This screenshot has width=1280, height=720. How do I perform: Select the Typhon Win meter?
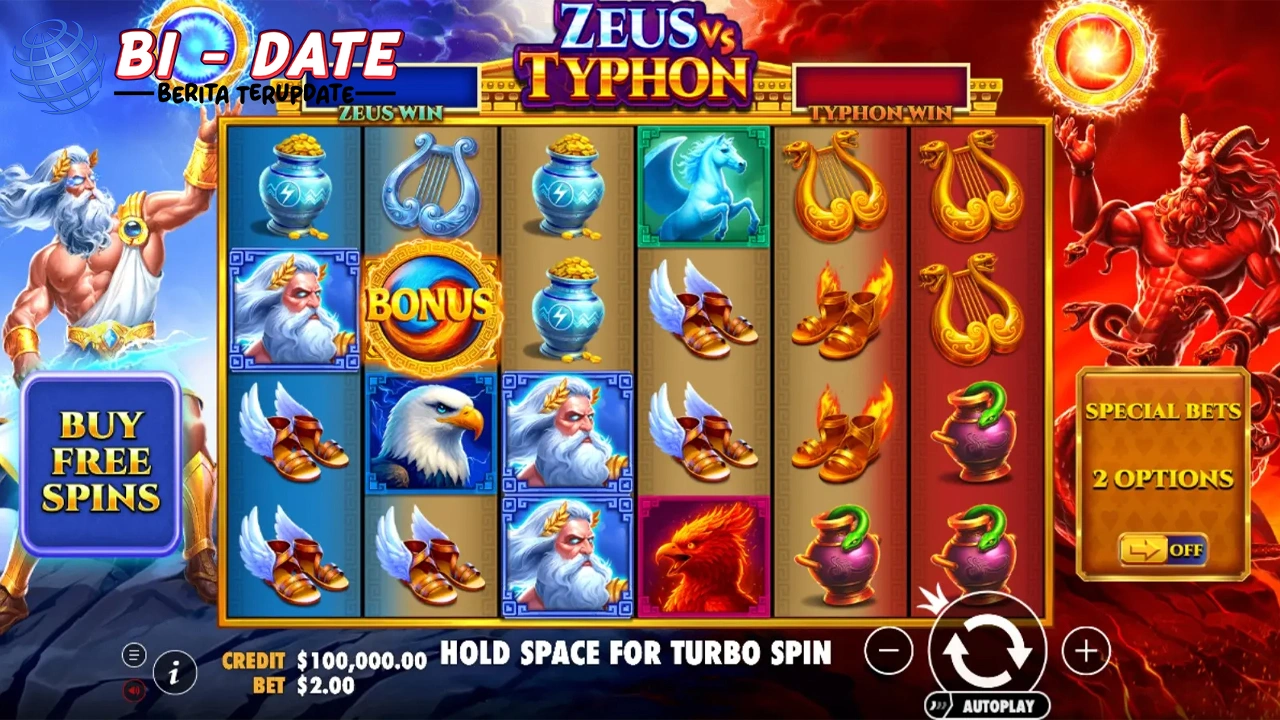coord(880,87)
